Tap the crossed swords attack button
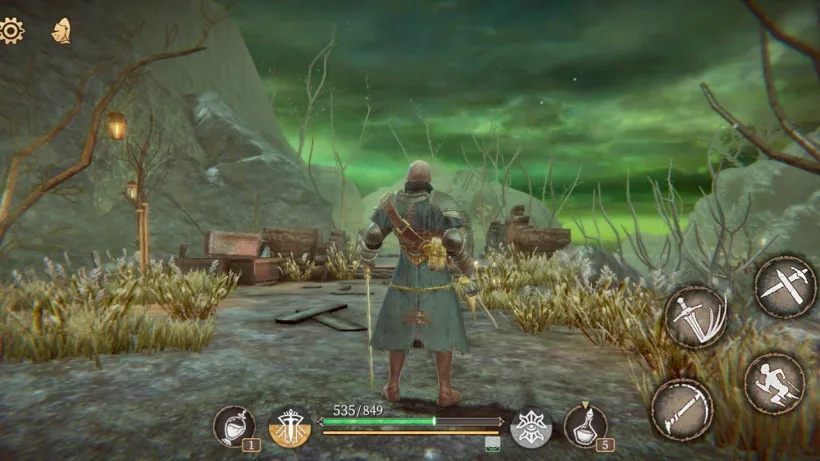Image resolution: width=820 pixels, height=461 pixels. coord(785,287)
